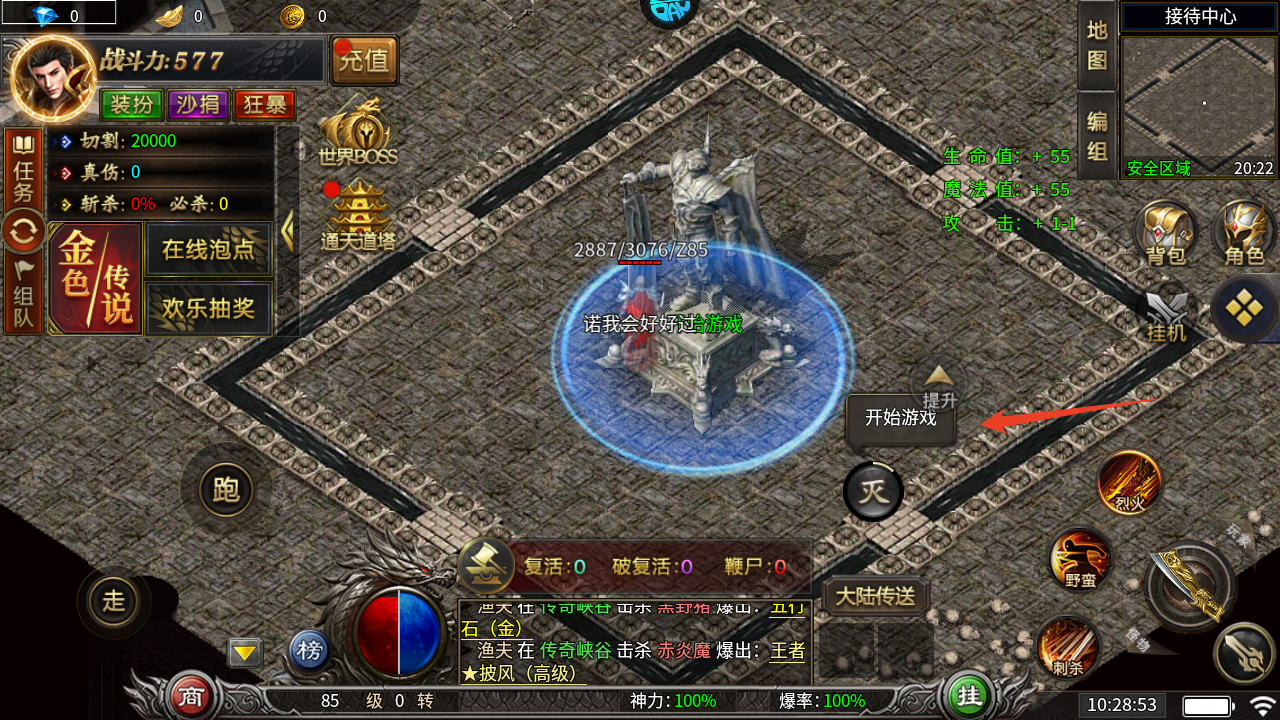The image size is (1280, 720).
Task: Cast the 烈火 flame skill
Action: tap(1129, 483)
